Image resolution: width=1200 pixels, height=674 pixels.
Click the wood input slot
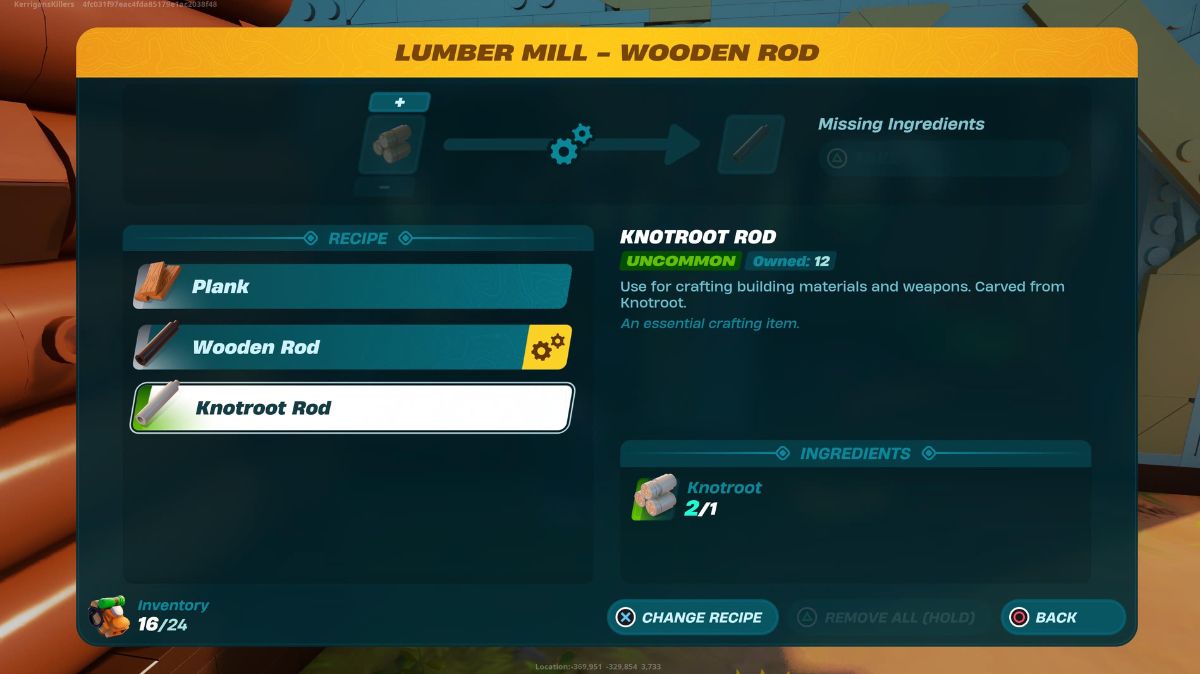point(392,146)
